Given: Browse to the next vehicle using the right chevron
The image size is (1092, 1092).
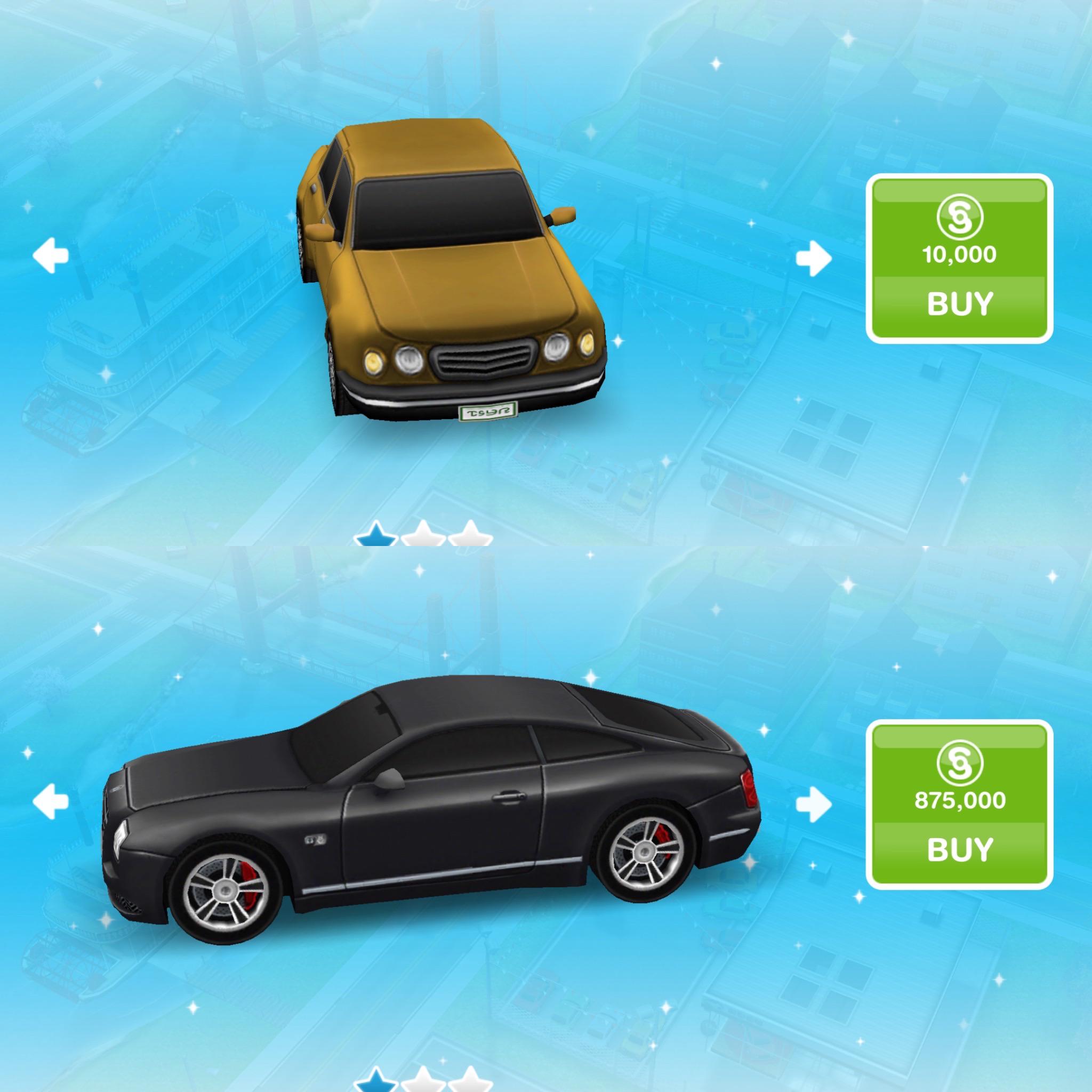Looking at the screenshot, I should 814,257.
